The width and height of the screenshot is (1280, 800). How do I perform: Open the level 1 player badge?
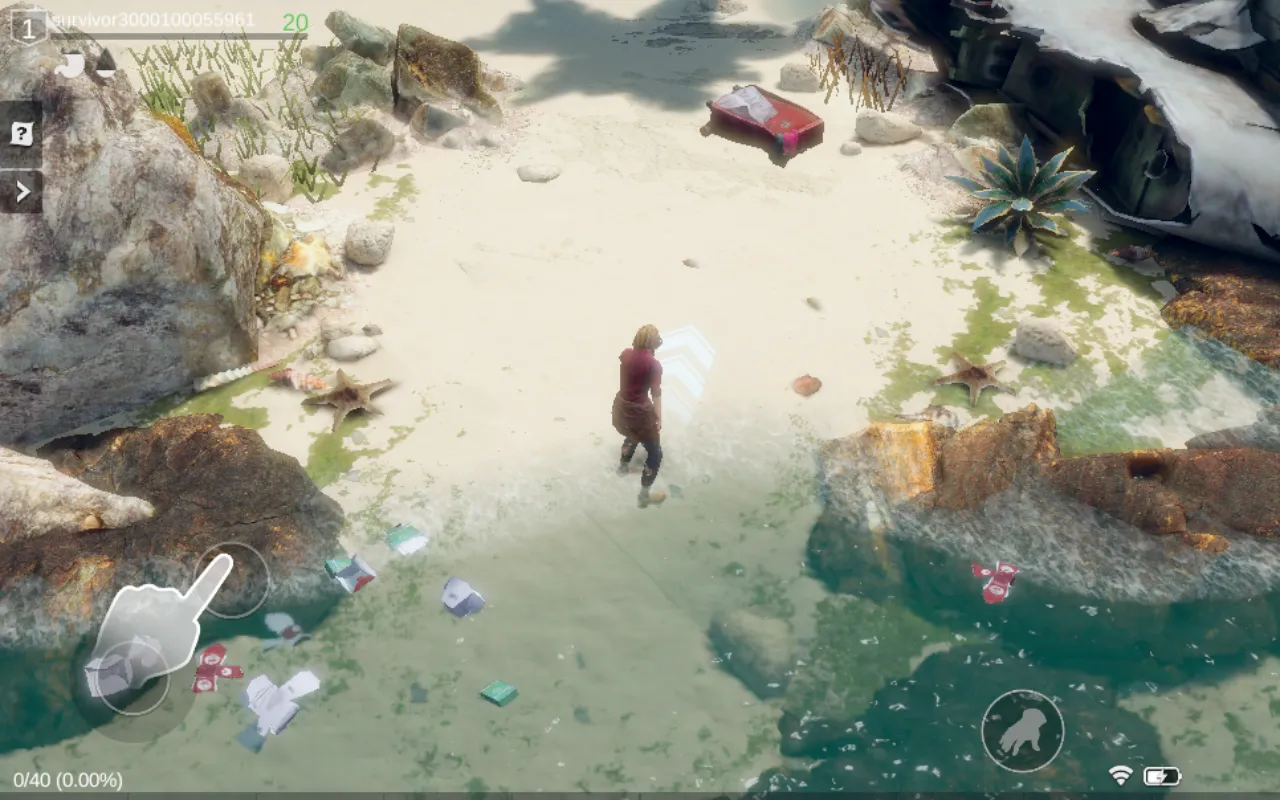pos(28,27)
